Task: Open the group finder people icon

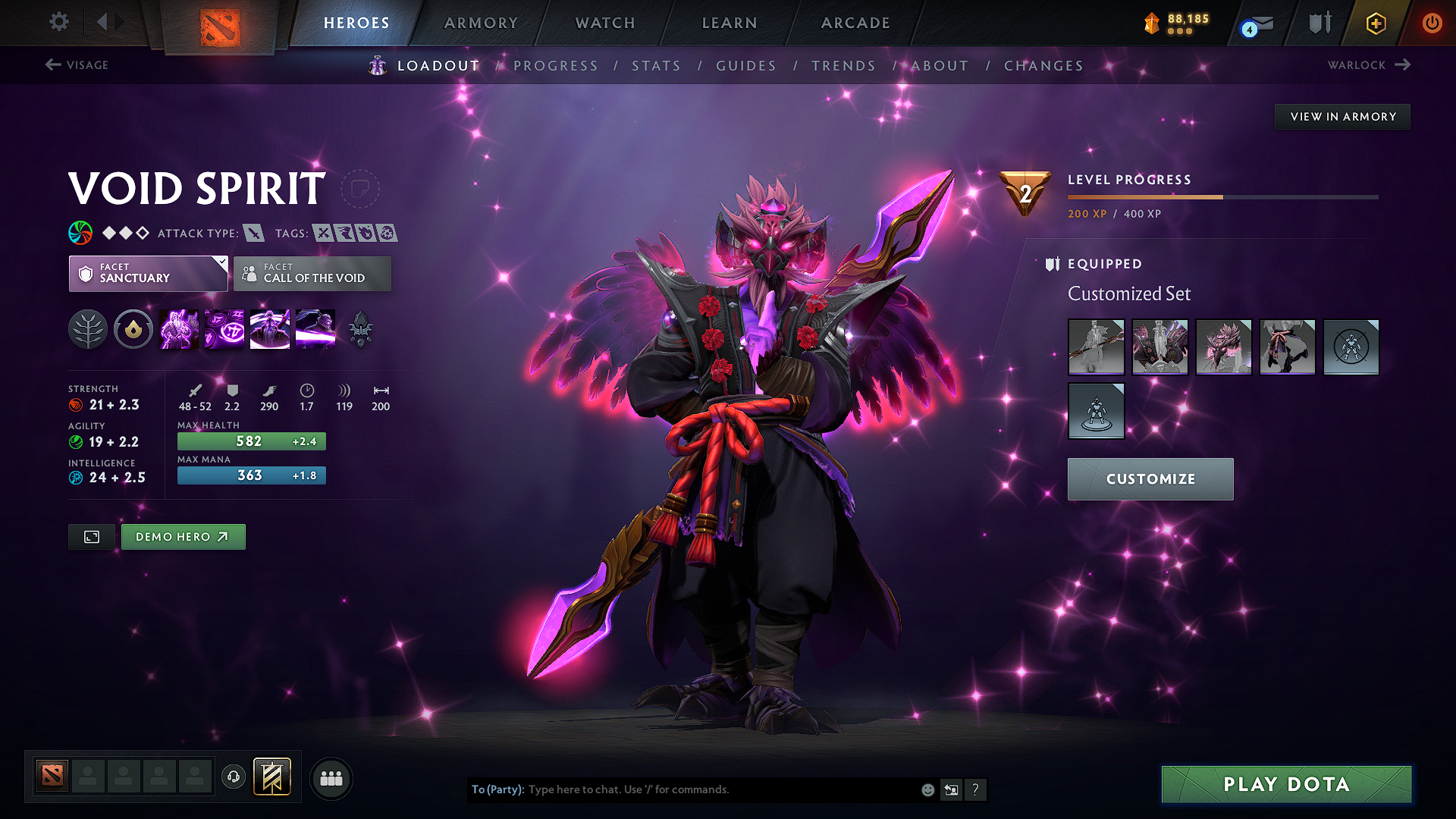Action: tap(331, 778)
